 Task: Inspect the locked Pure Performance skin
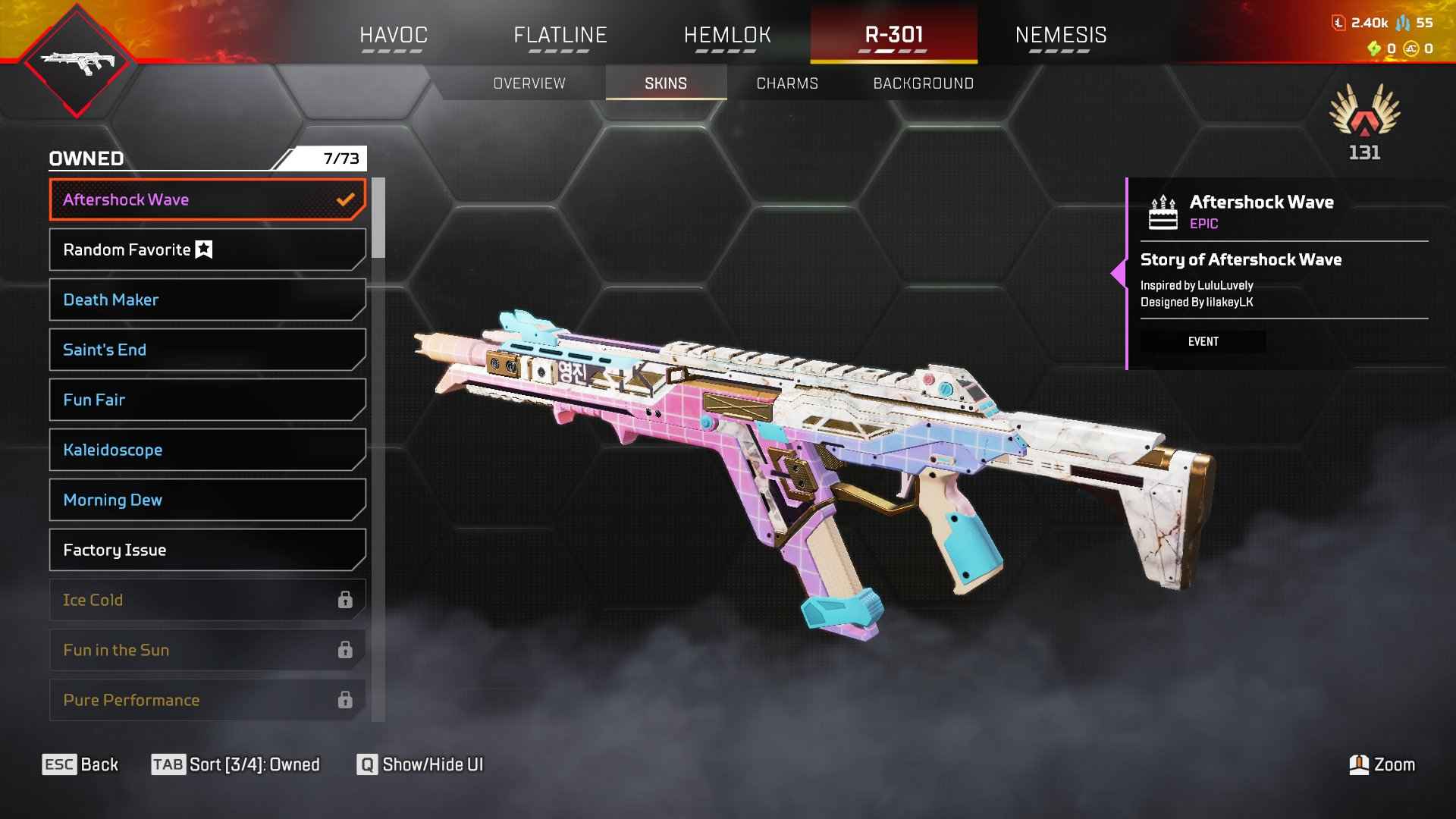[207, 700]
